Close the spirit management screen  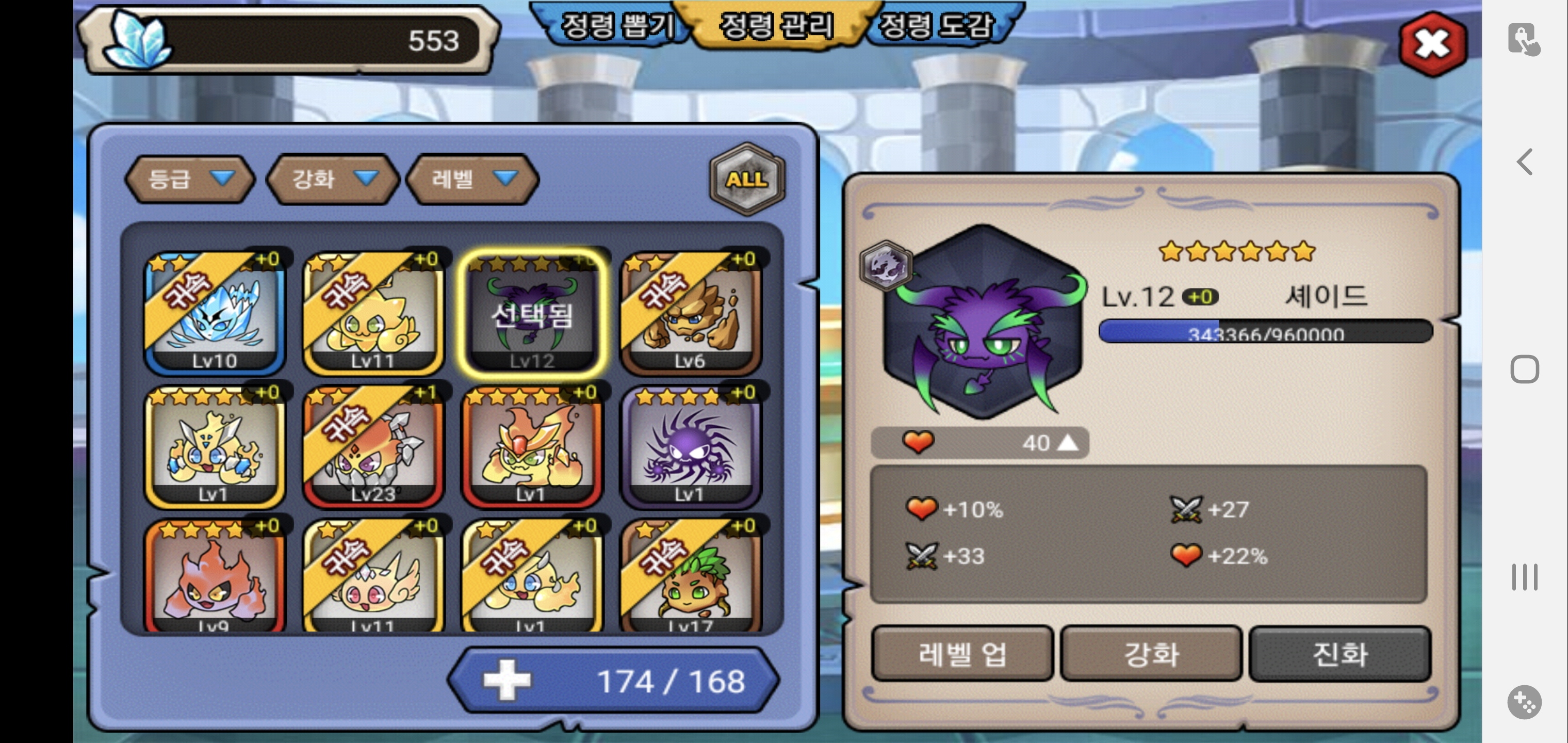(1432, 43)
